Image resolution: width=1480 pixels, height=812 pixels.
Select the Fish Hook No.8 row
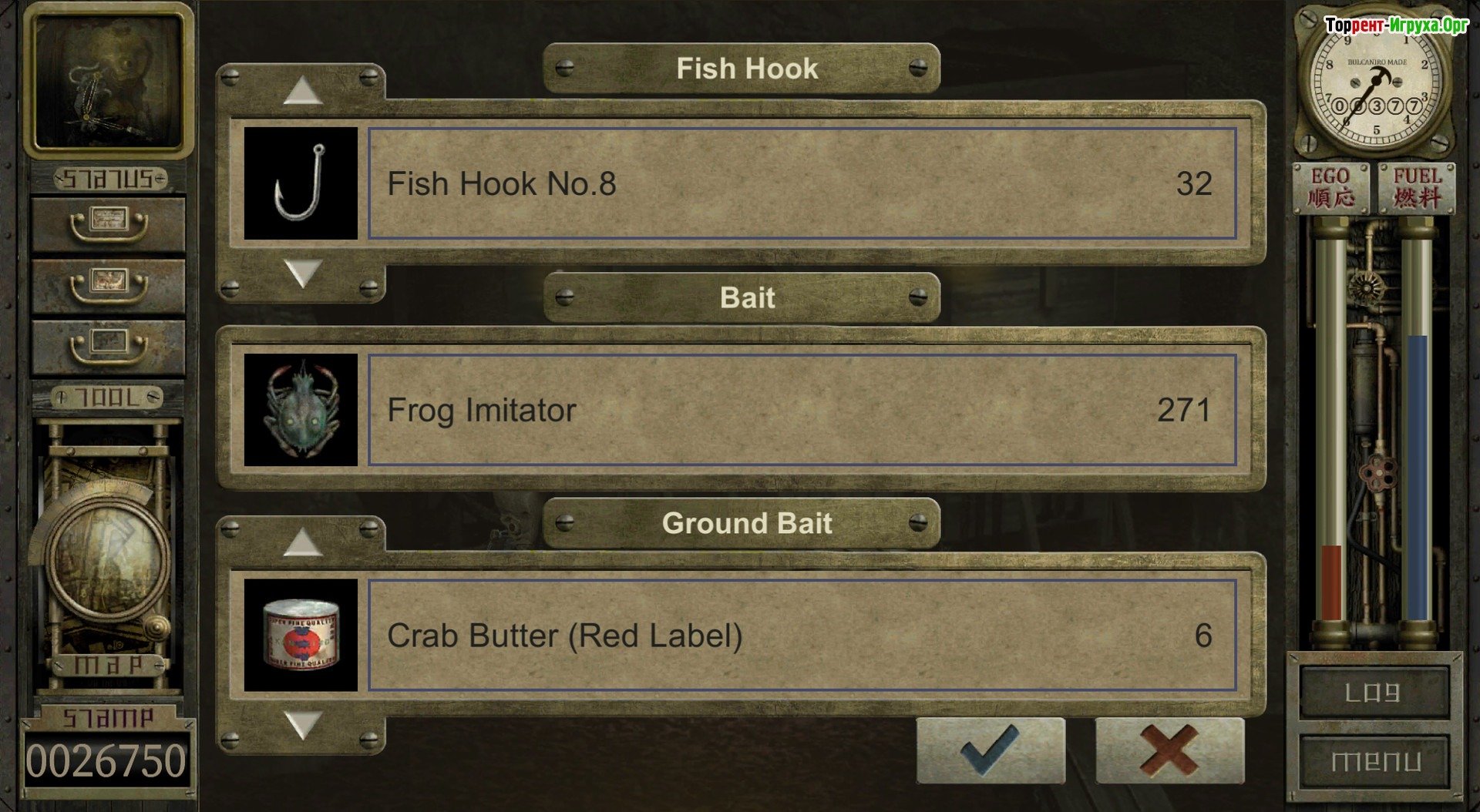pyautogui.click(x=802, y=183)
